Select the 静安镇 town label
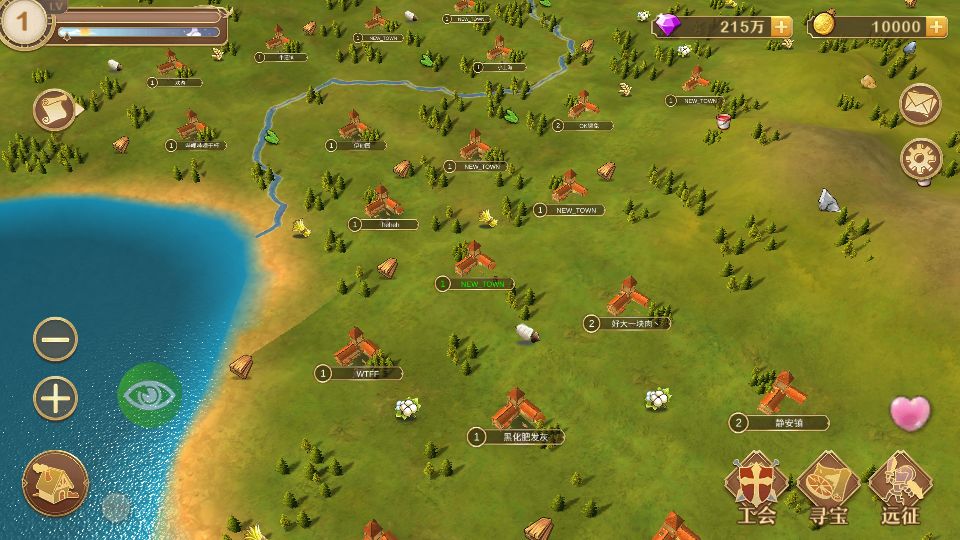Image resolution: width=960 pixels, height=540 pixels. tap(787, 423)
